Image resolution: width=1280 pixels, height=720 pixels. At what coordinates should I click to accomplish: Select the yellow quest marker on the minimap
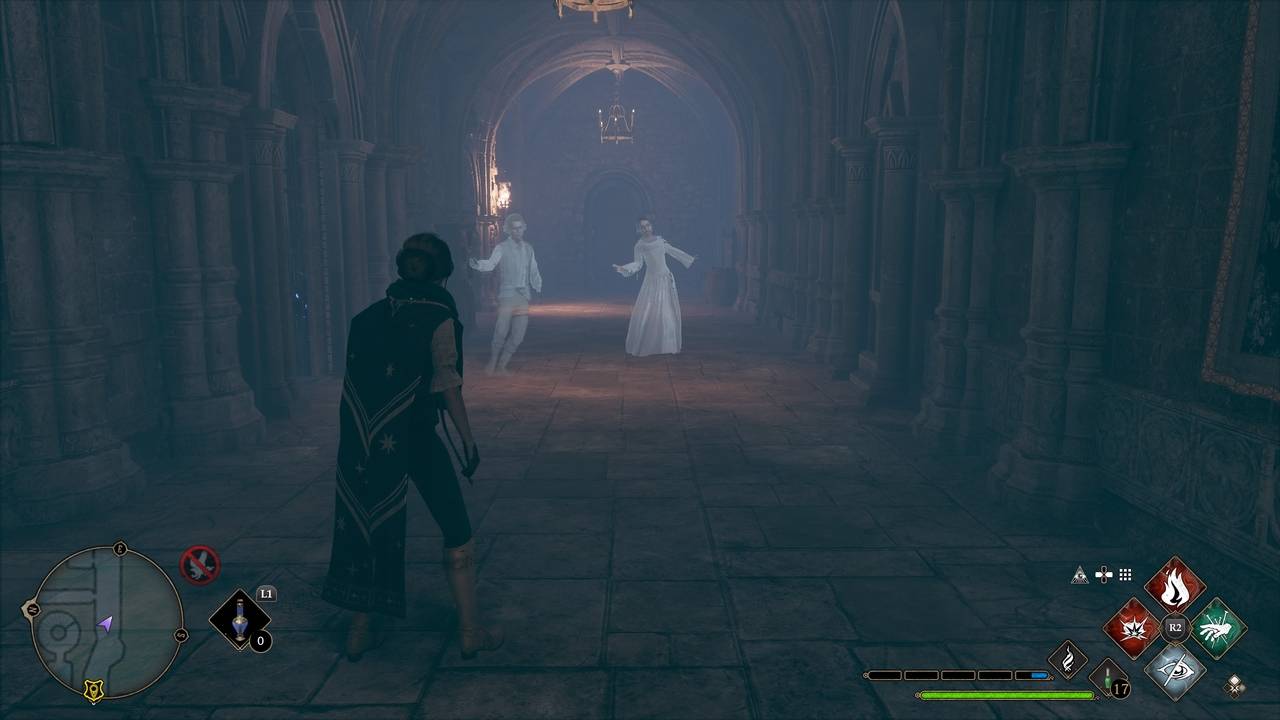[x=95, y=689]
